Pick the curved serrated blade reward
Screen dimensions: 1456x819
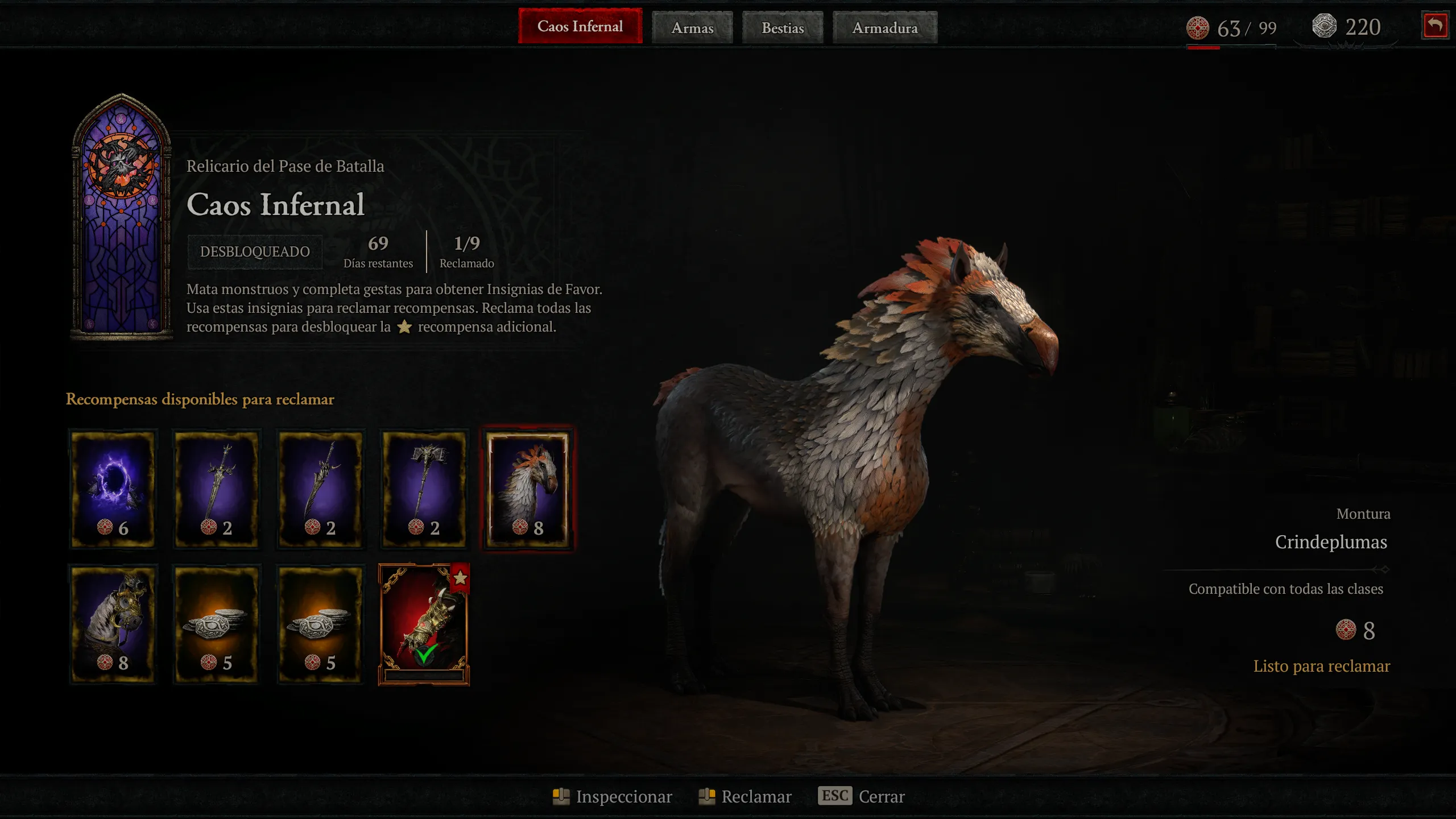320,489
